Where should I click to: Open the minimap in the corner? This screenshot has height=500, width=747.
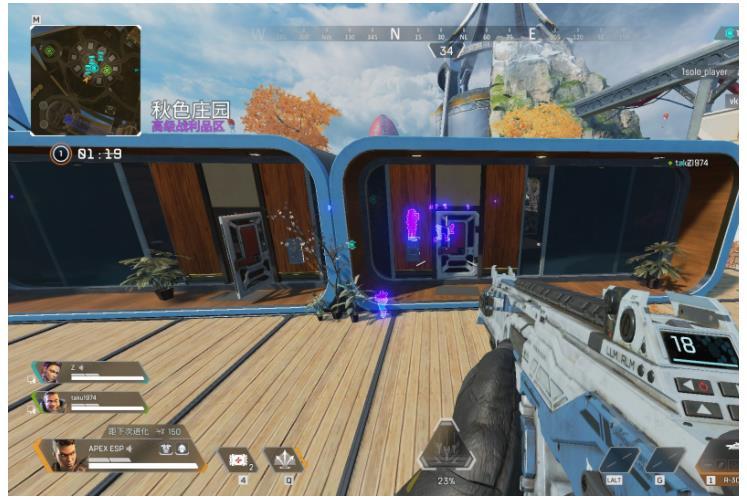(x=85, y=79)
